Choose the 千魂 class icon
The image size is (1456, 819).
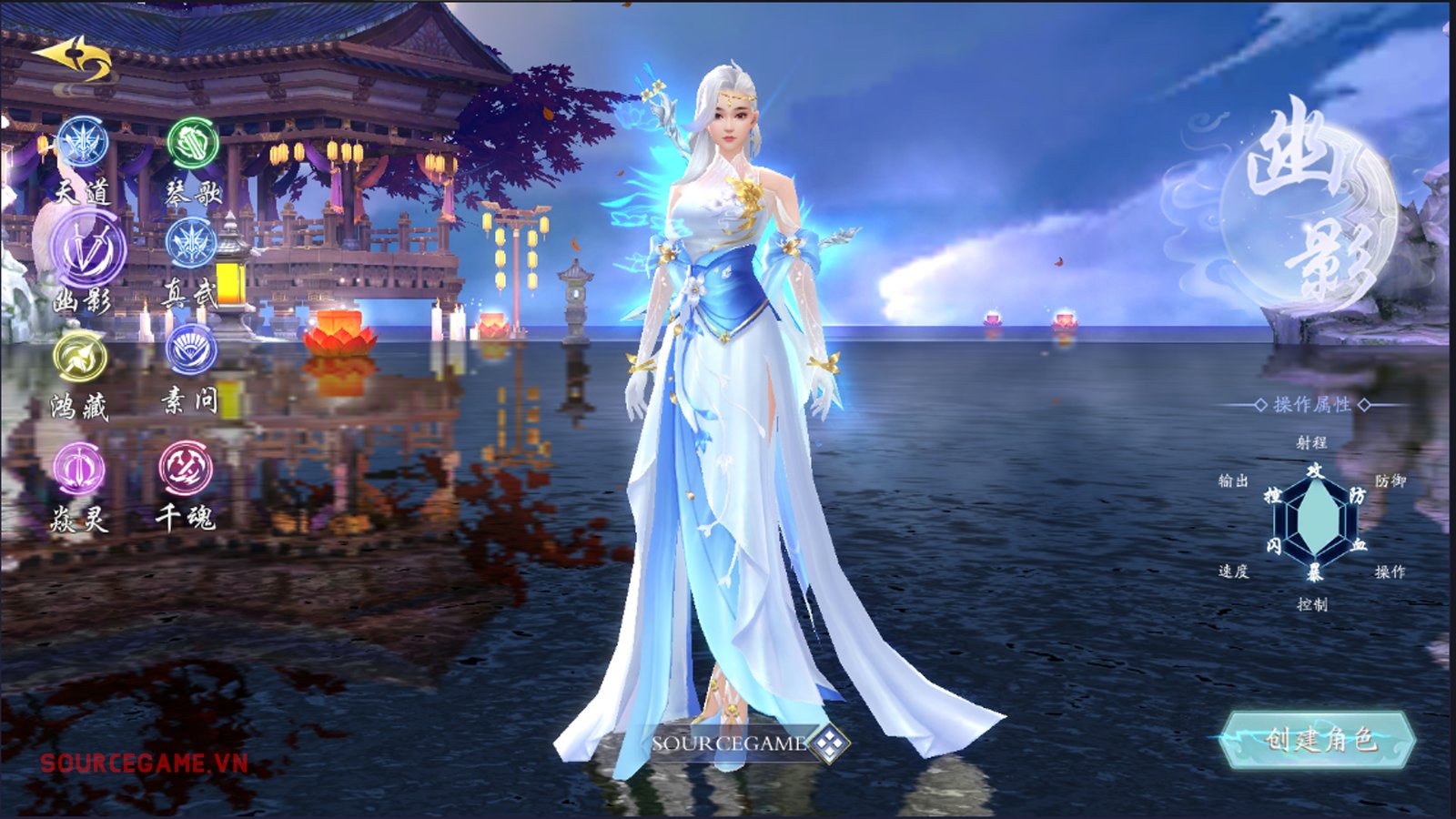187,468
